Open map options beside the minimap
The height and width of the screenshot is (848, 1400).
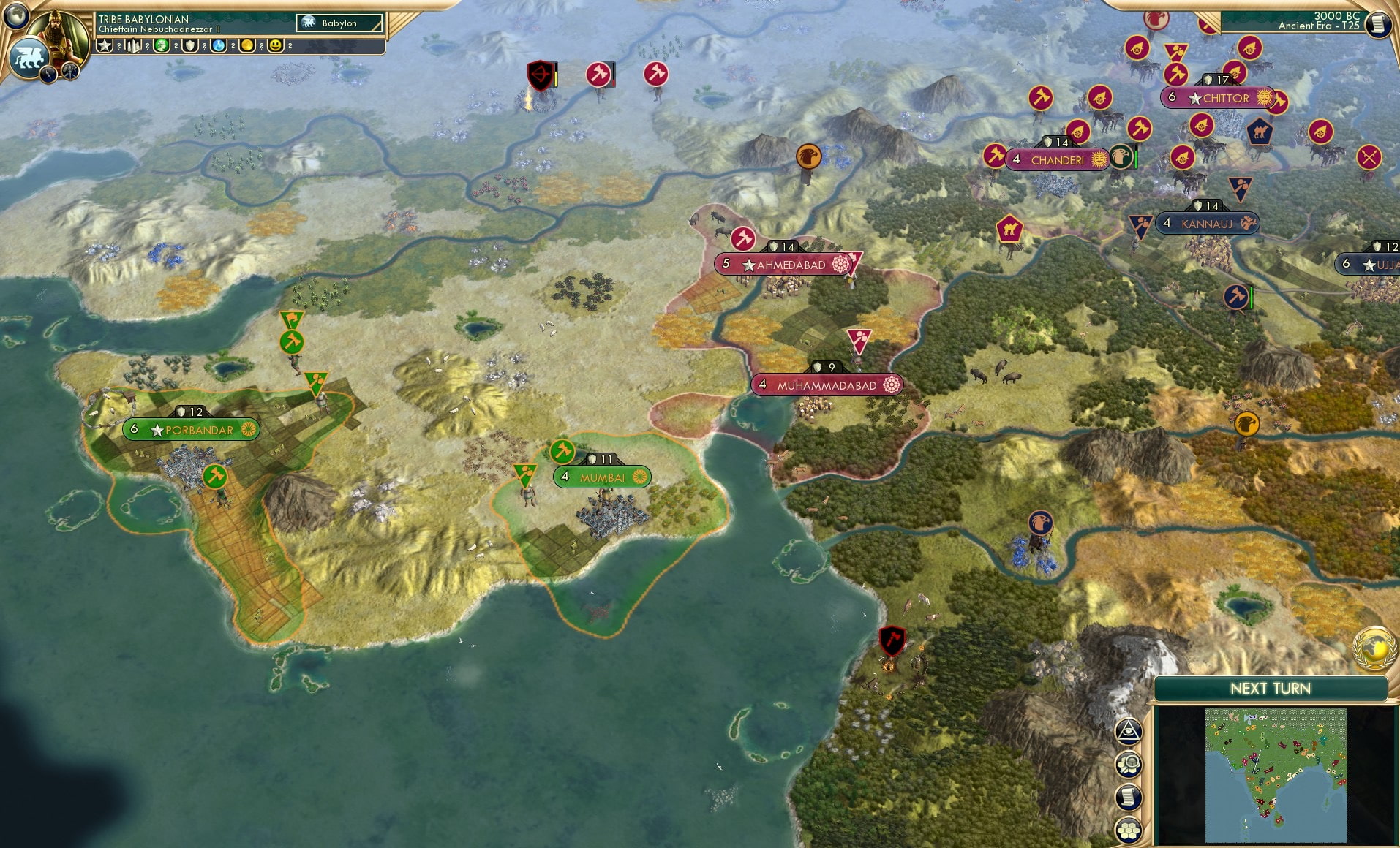(x=1129, y=765)
